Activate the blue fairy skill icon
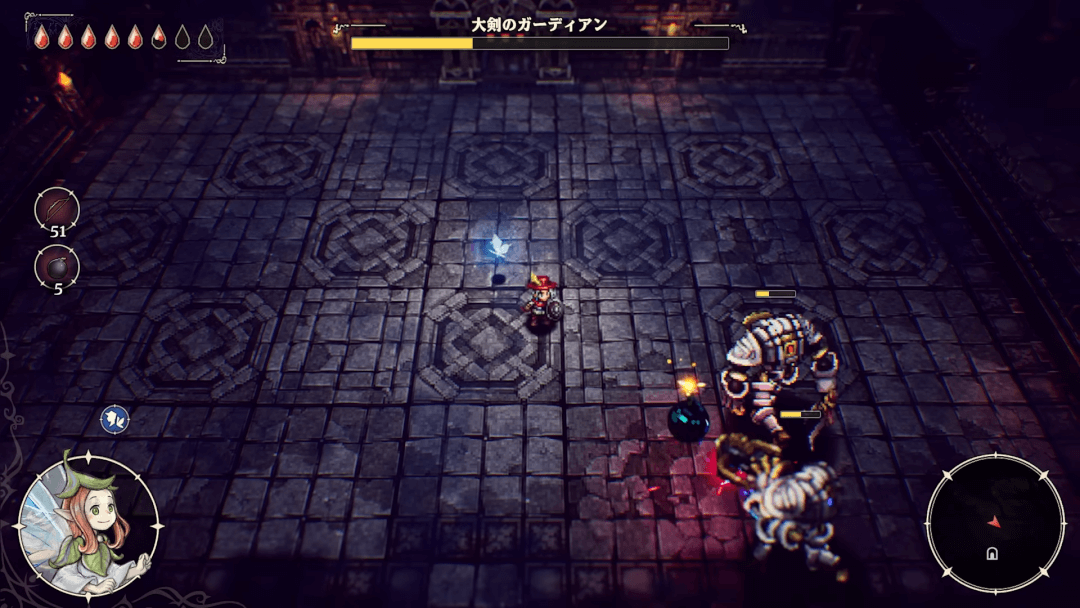 114,419
